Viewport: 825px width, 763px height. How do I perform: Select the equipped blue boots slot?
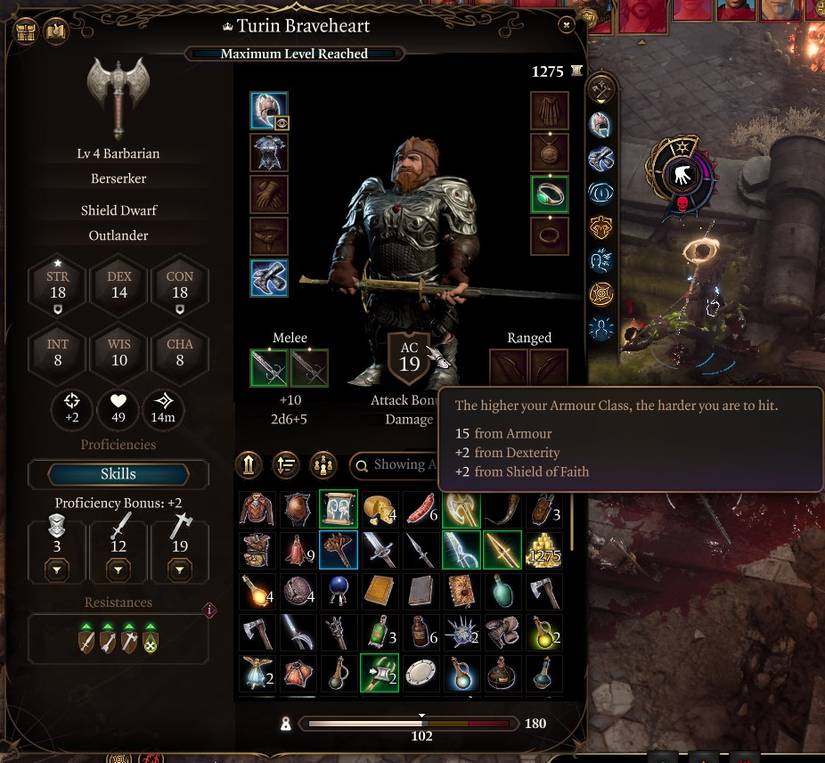pyautogui.click(x=269, y=278)
